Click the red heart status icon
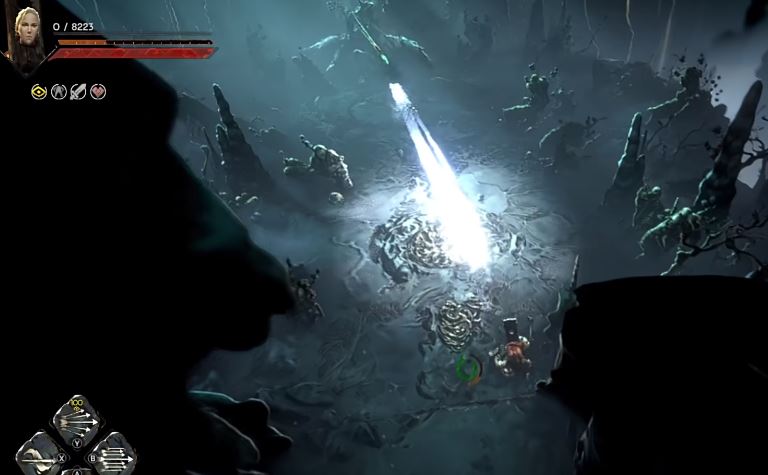This screenshot has height=475, width=768. point(98,92)
